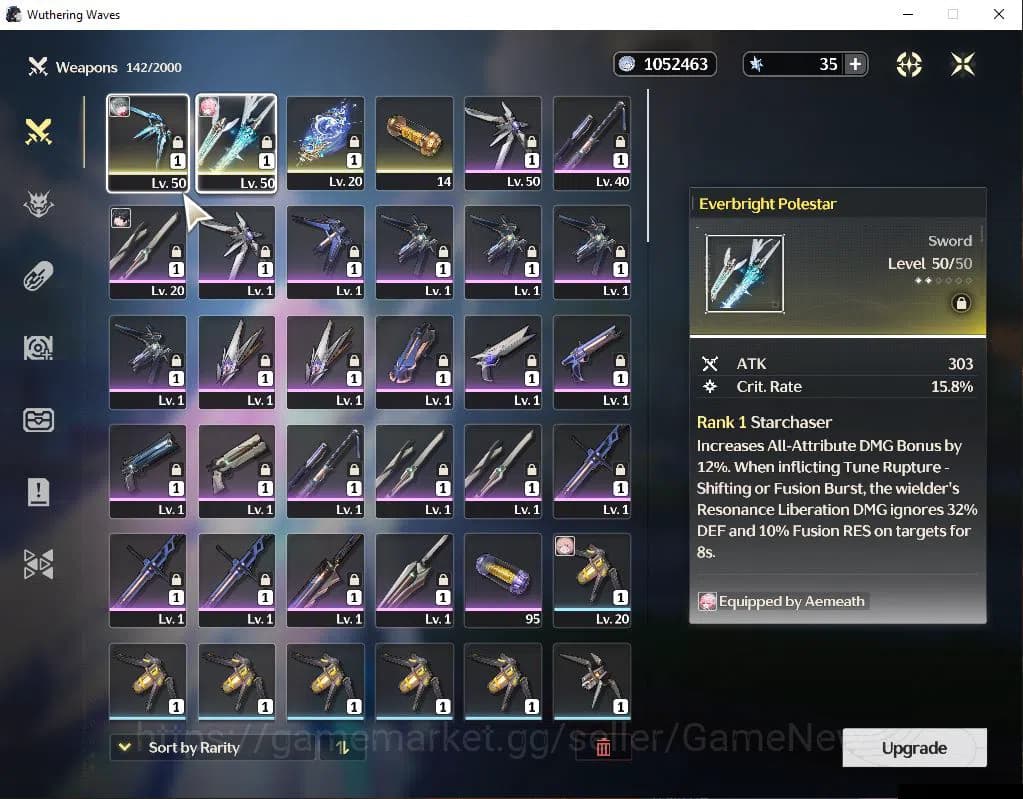Select the purple tube item with count 95
Image resolution: width=1023 pixels, height=799 pixels.
503,579
